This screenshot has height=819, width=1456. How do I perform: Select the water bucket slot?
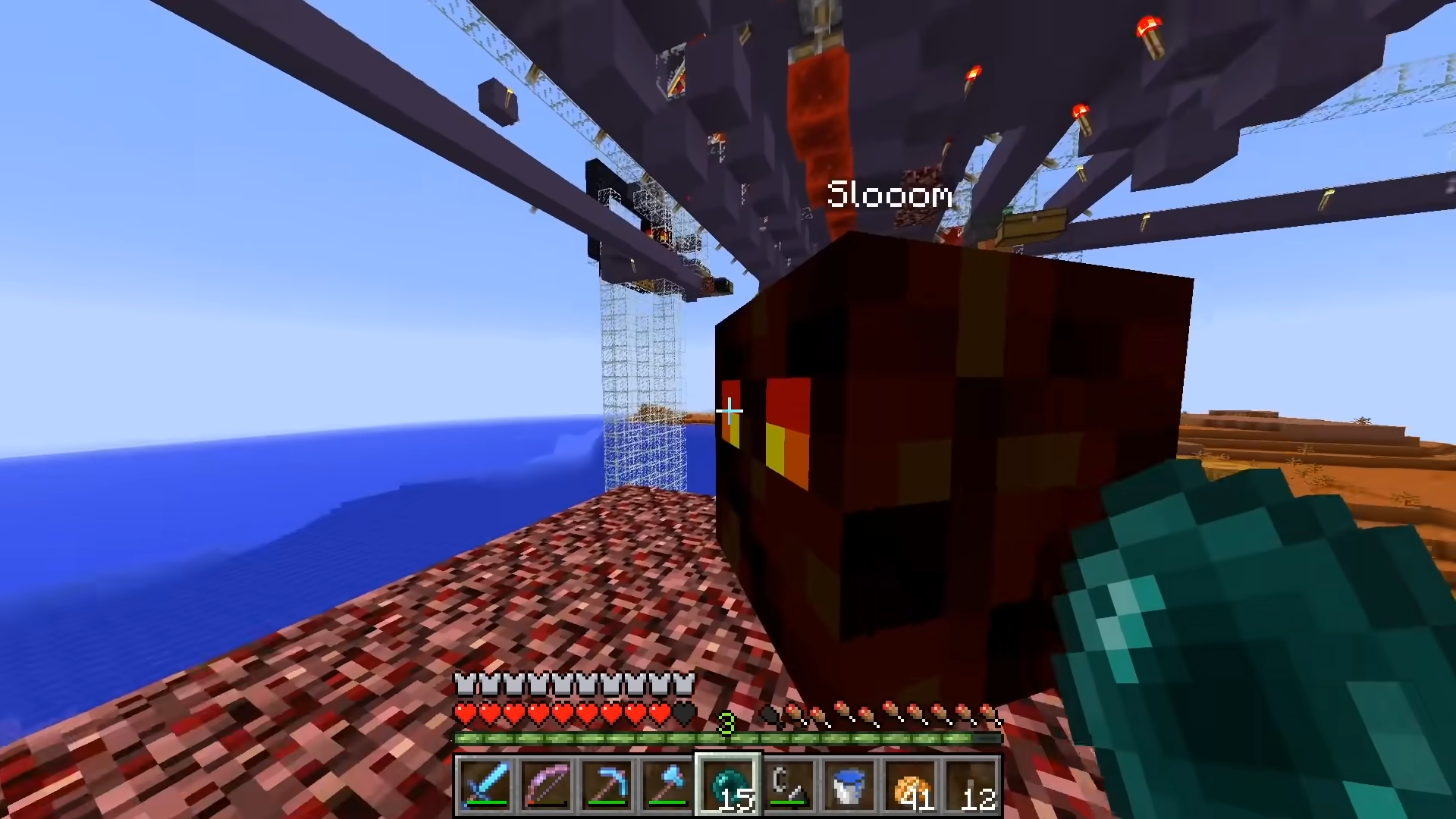(849, 786)
